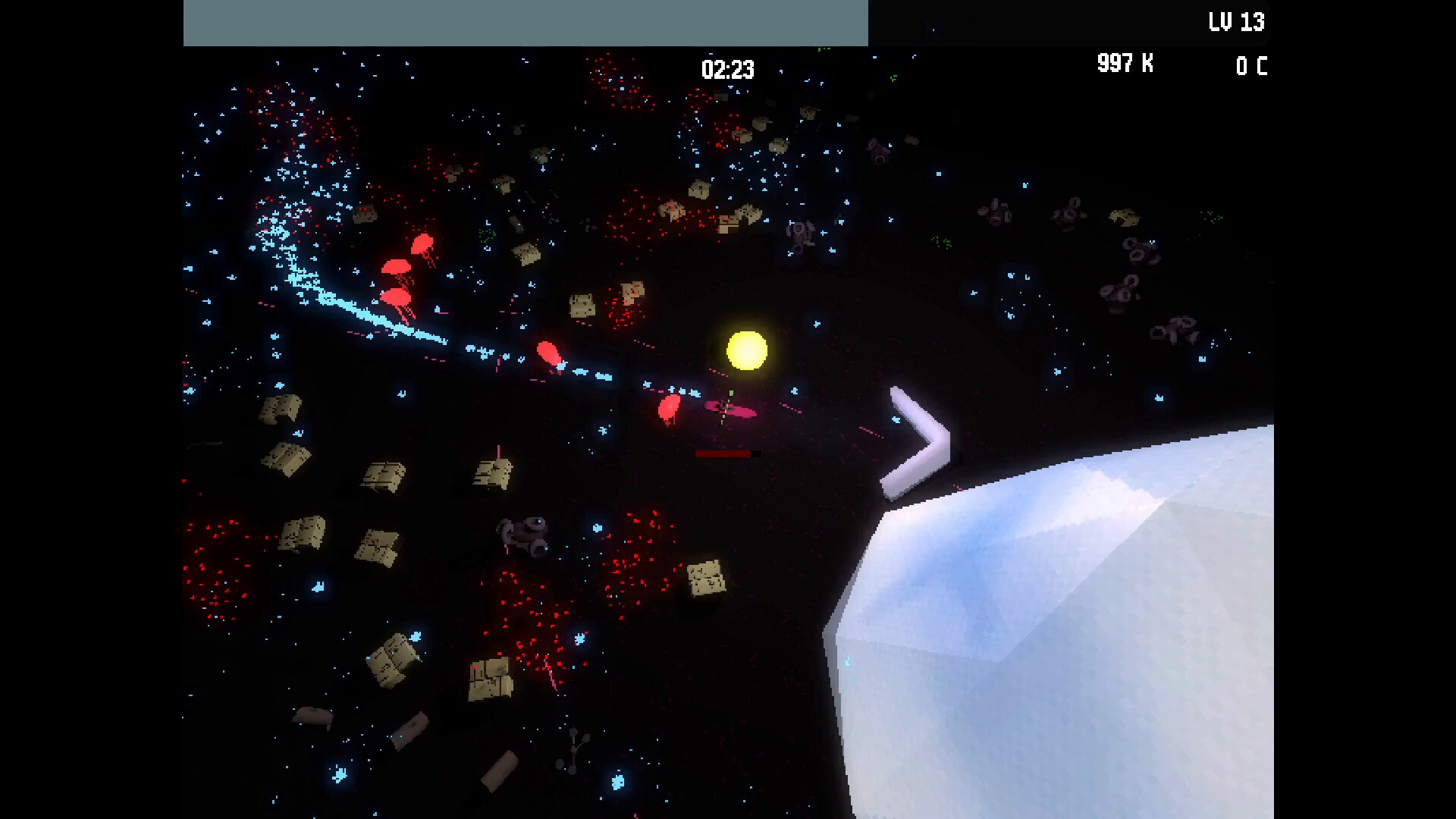Click the gray experience bar at top
The image size is (1456, 819).
[526, 23]
